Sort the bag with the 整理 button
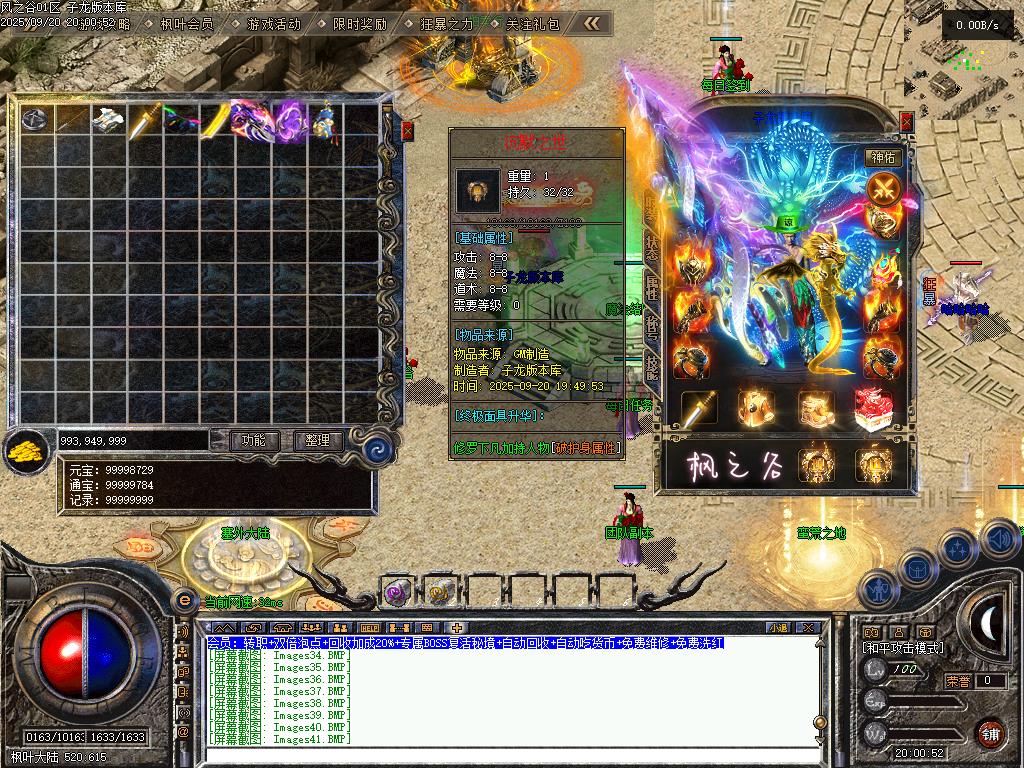1024x768 pixels. pyautogui.click(x=318, y=440)
